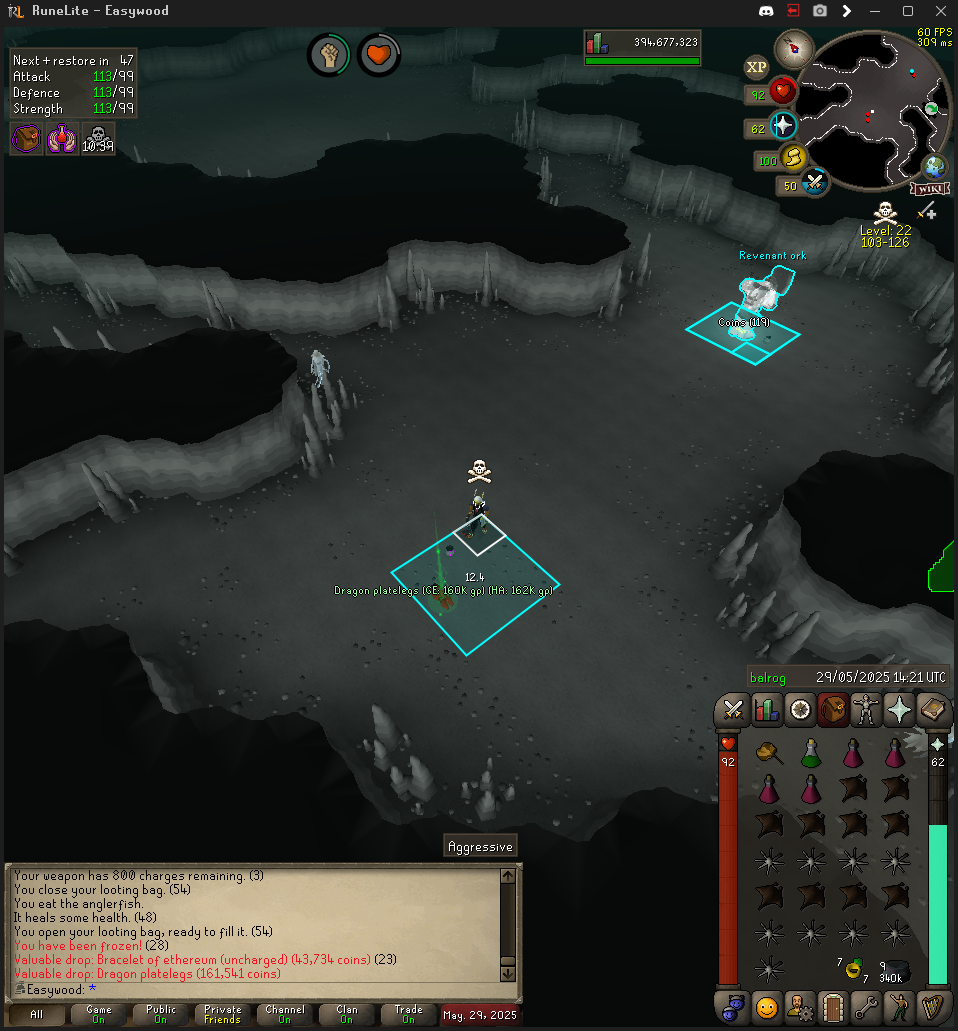
Task: Select the green potion in inventory
Action: pyautogui.click(x=811, y=752)
